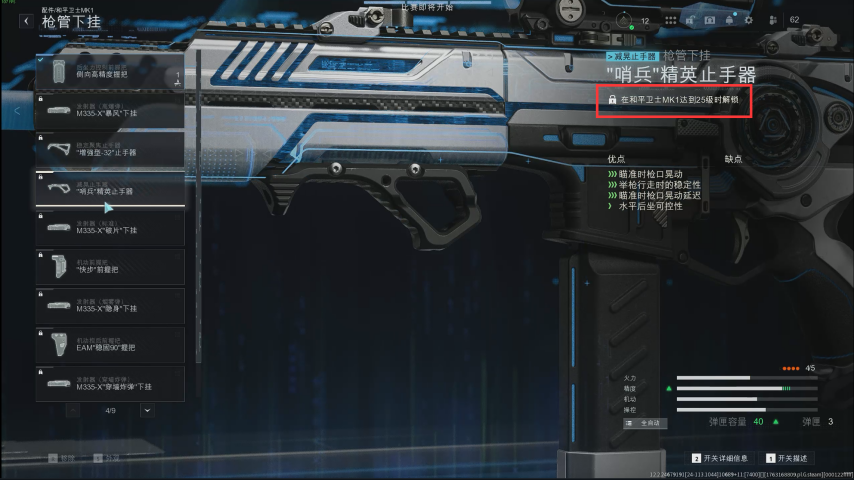The height and width of the screenshot is (480, 854).
Task: Go back using the top-left arrow
Action: click(x=25, y=21)
